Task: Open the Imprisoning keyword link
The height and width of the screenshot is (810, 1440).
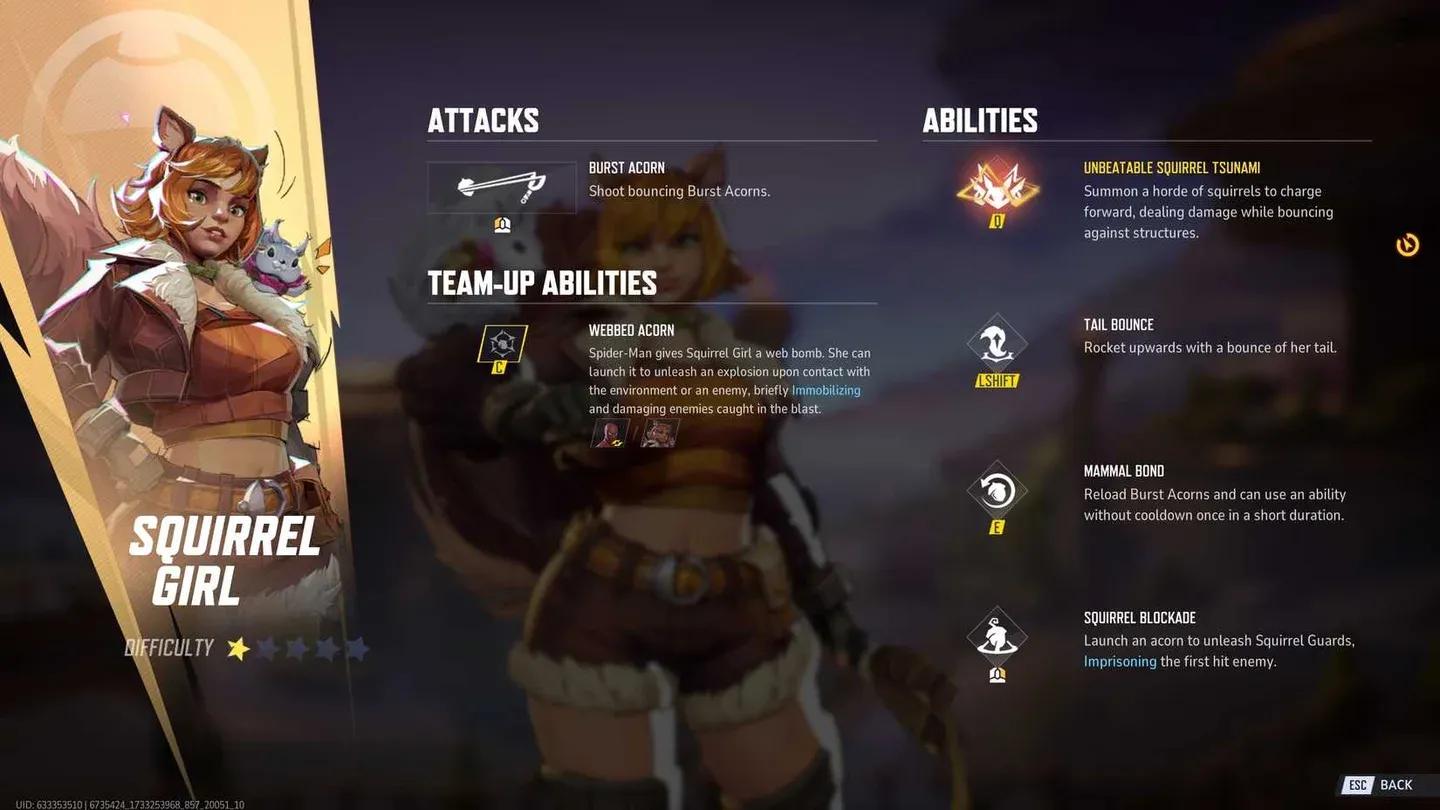Action: coord(1119,661)
